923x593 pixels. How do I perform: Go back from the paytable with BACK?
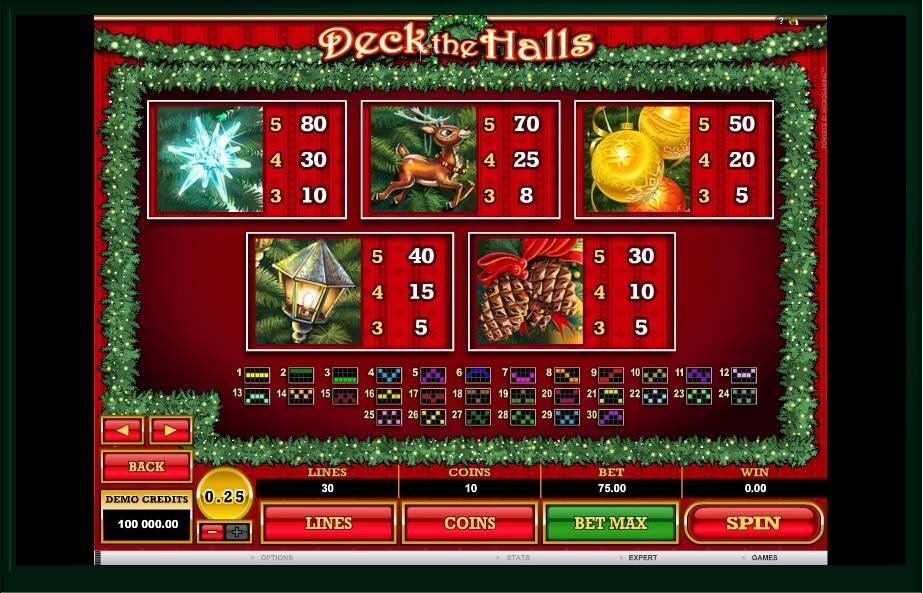(x=146, y=467)
